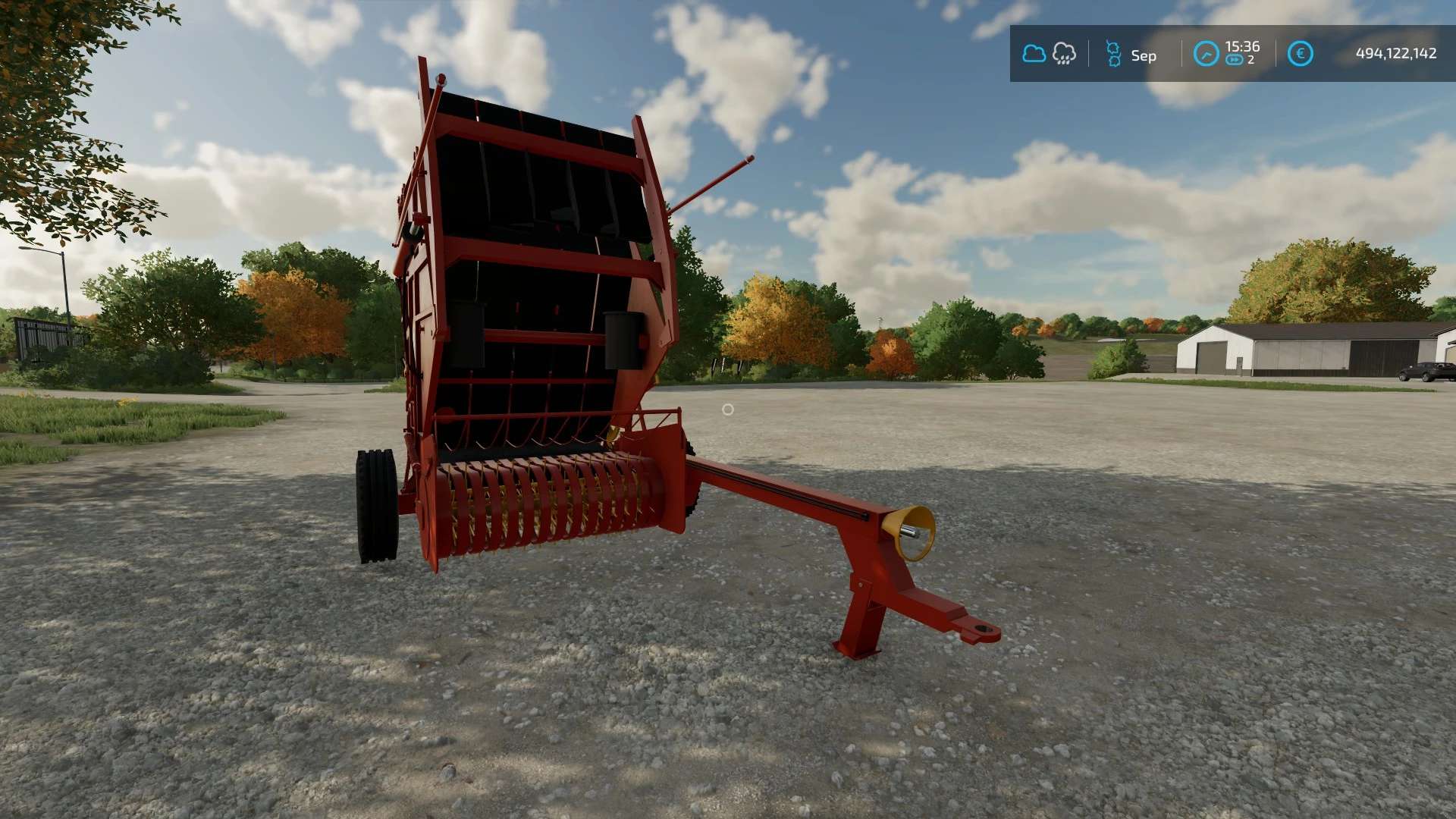Click the current cloudy weather icon
The height and width of the screenshot is (819, 1456).
tap(1034, 54)
